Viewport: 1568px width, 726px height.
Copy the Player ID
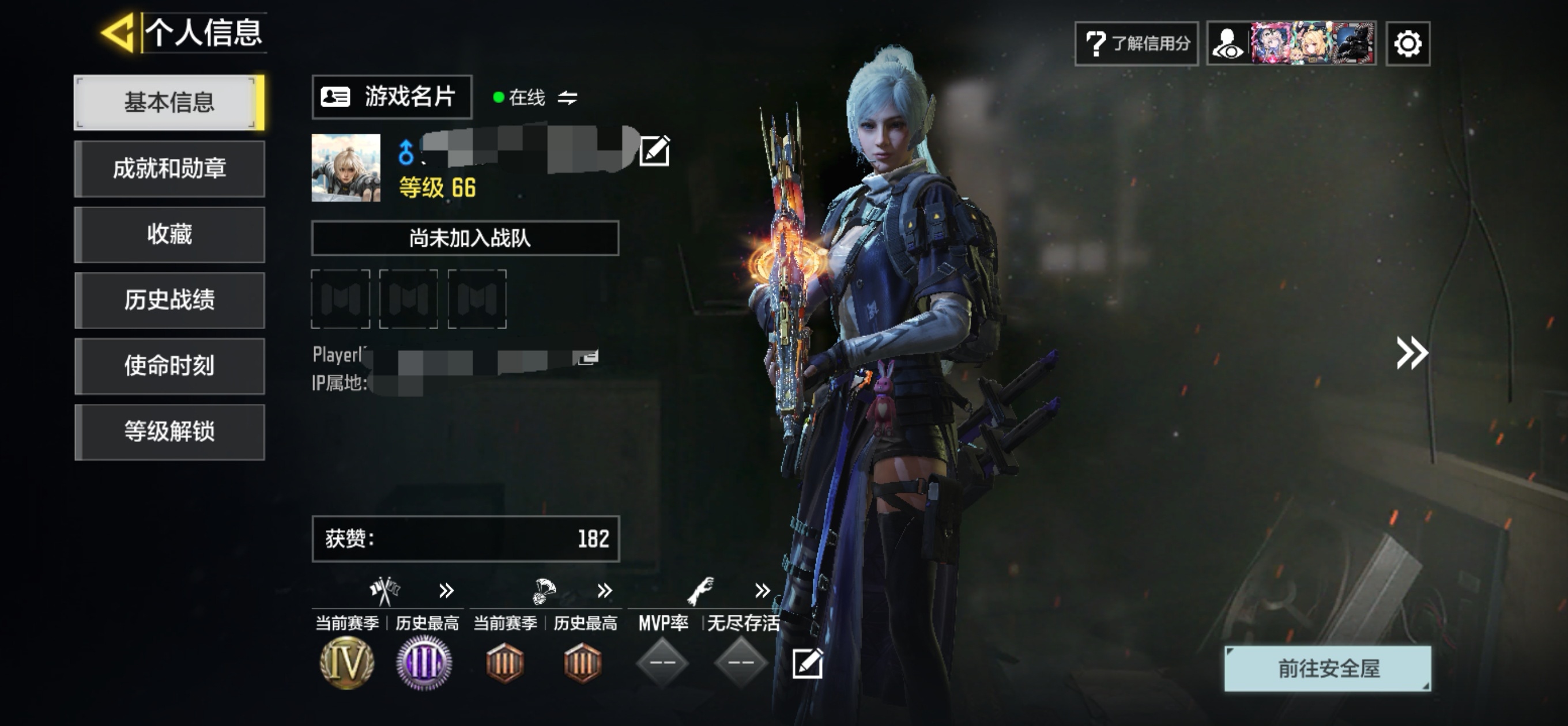(588, 357)
